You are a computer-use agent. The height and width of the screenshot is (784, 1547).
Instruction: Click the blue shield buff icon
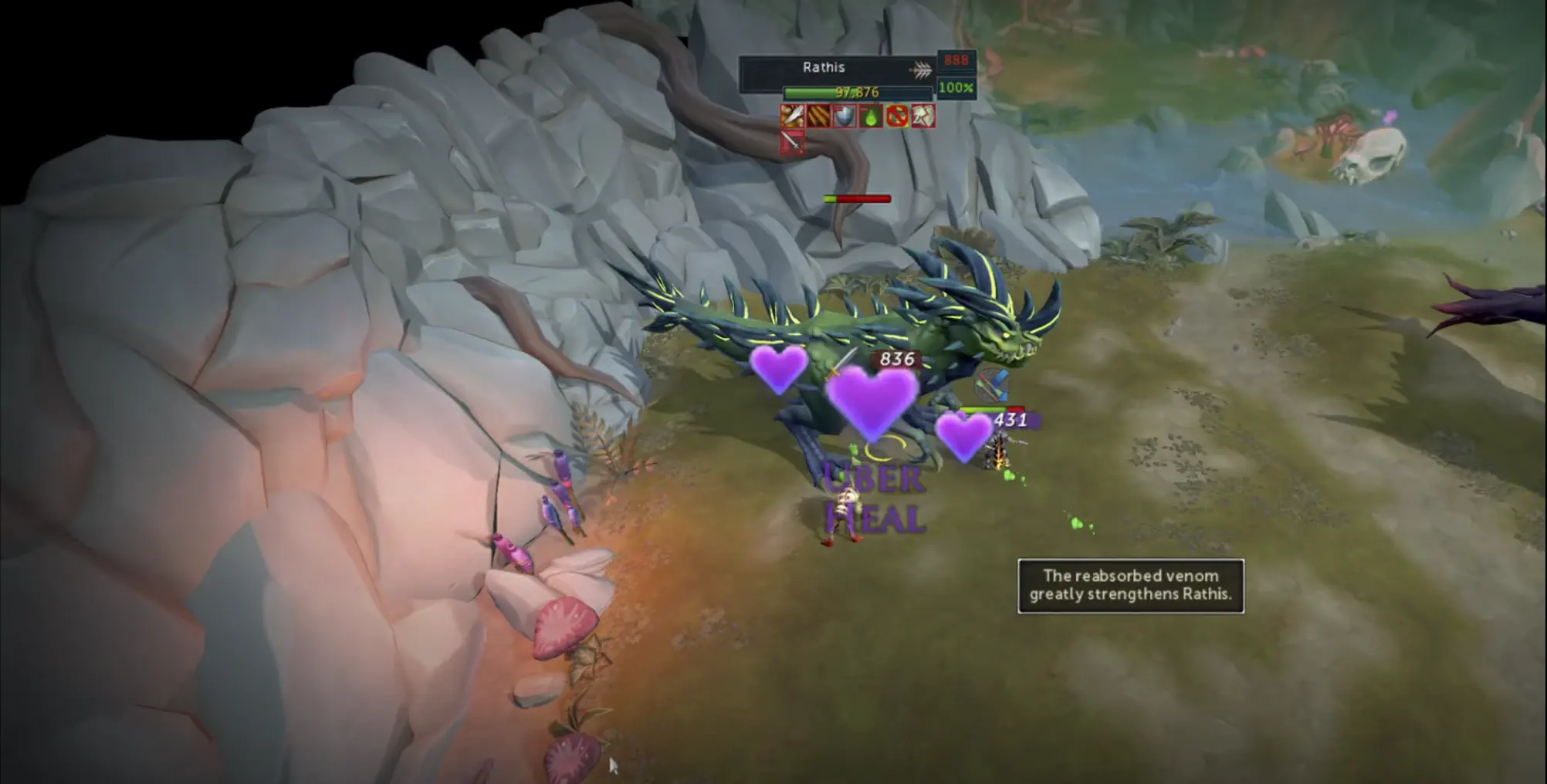(x=844, y=116)
